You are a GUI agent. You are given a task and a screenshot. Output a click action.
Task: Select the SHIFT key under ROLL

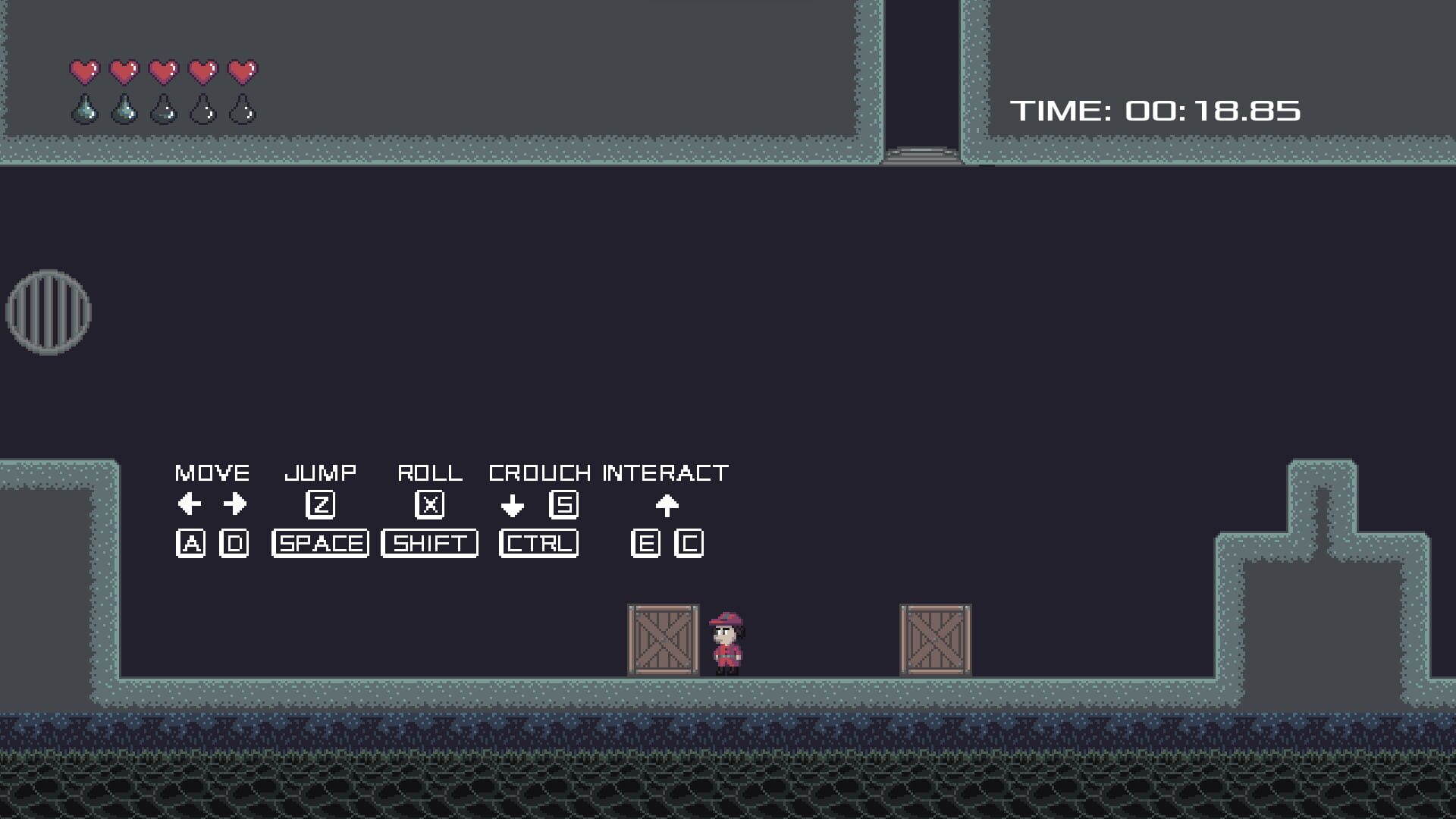pos(428,543)
